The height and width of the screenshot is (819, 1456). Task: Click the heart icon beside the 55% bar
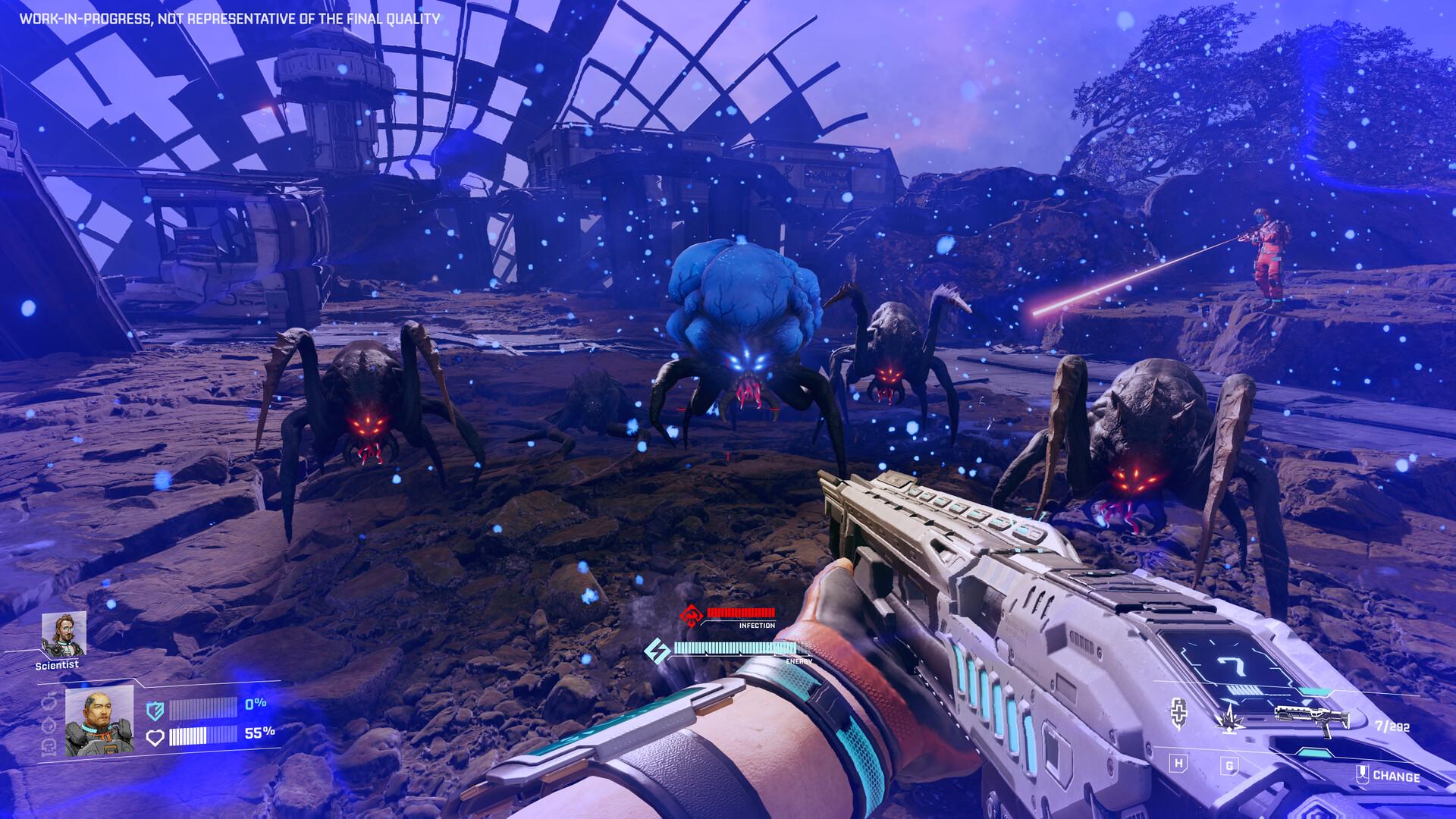(155, 736)
